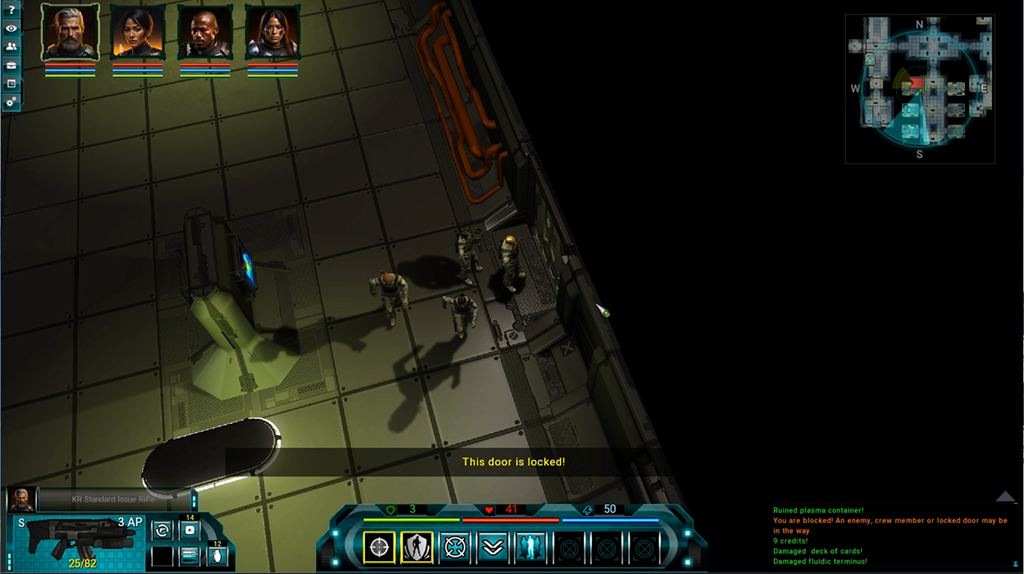This screenshot has width=1024, height=574.
Task: Activate the double chevron down ability
Action: pyautogui.click(x=491, y=547)
